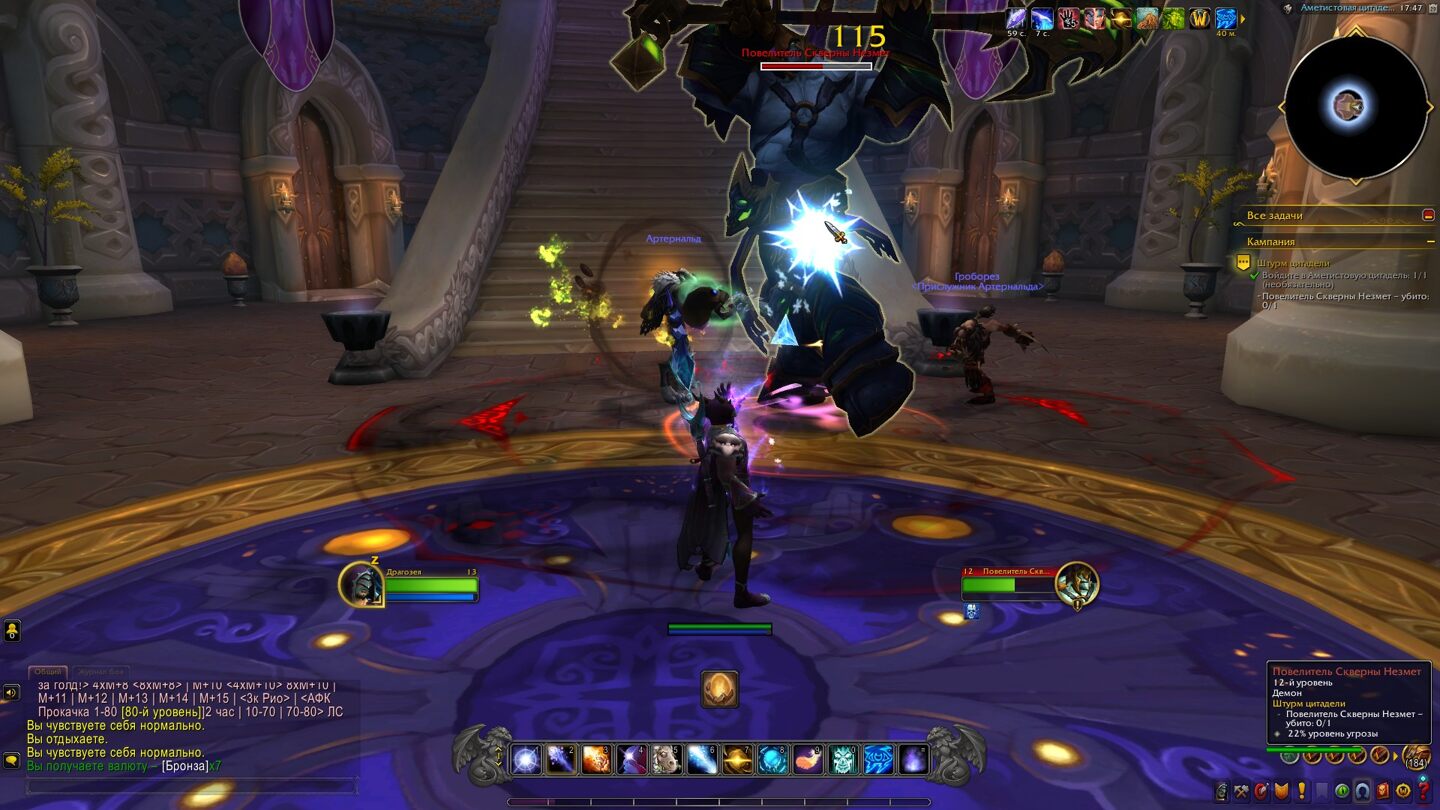Select the Драгозея player portrait
This screenshot has height=810, width=1440.
pyautogui.click(x=361, y=585)
